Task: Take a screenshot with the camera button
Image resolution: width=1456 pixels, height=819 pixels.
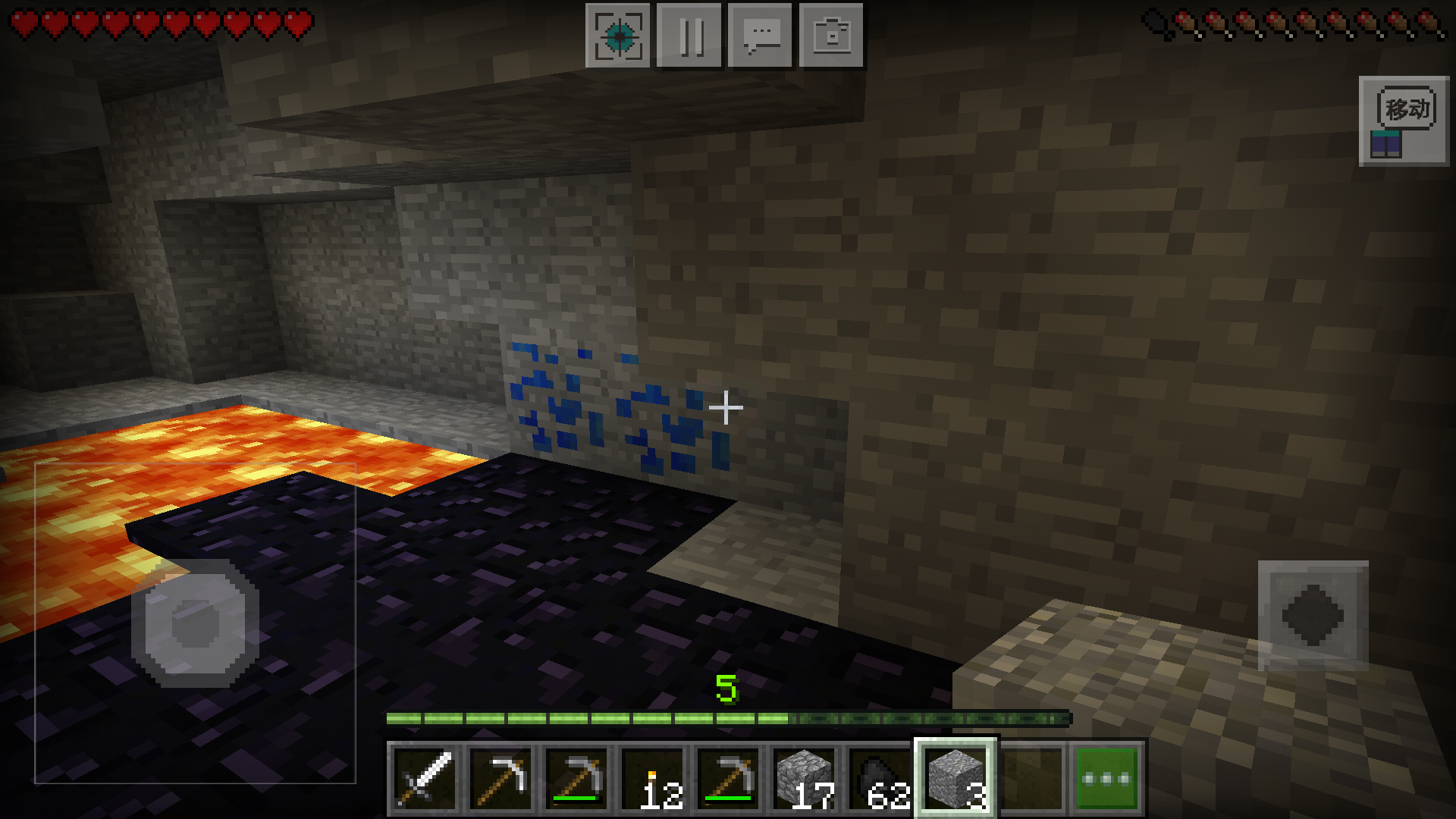Action: click(x=831, y=36)
